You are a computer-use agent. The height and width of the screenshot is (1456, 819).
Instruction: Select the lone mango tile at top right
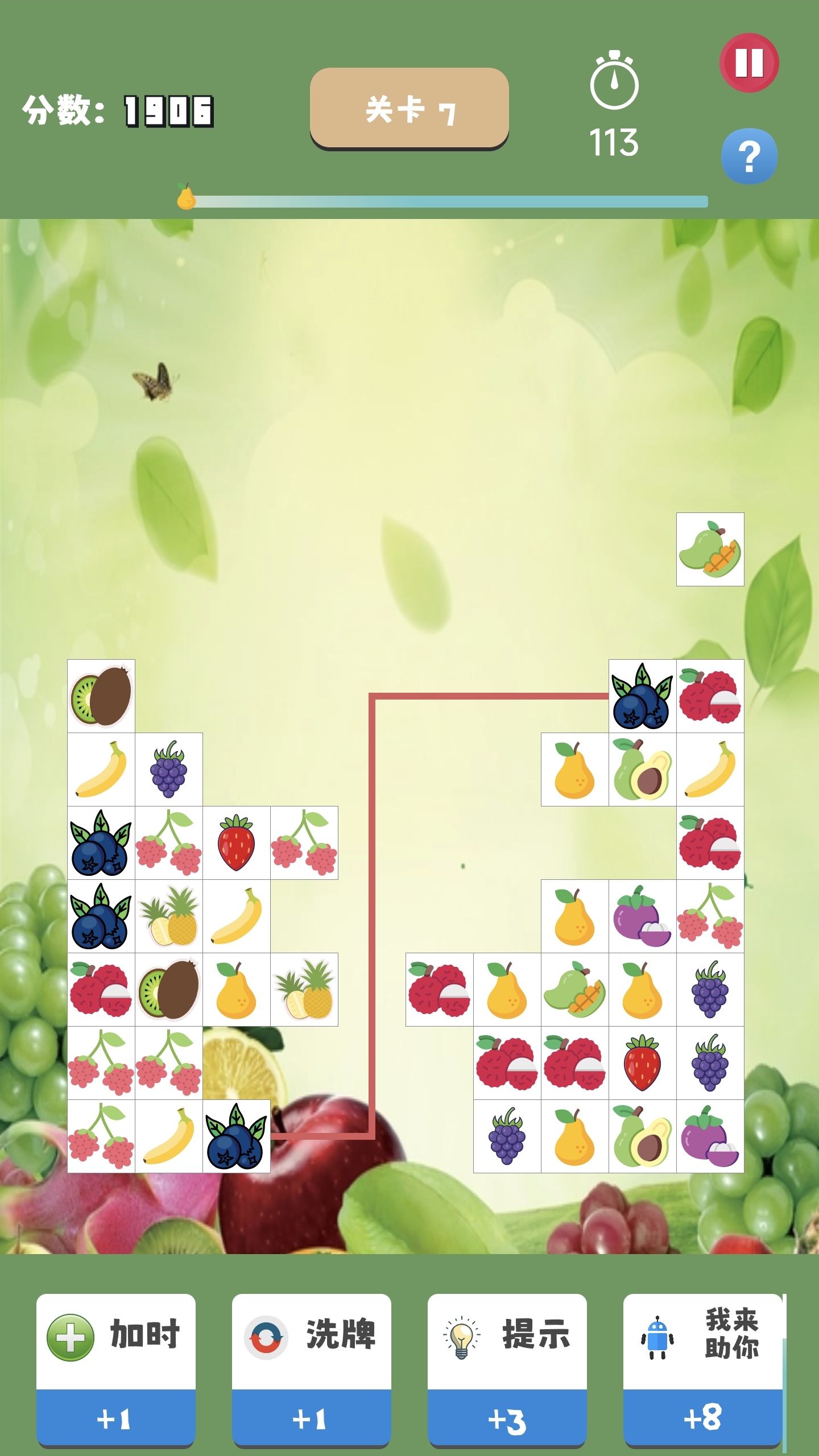click(x=710, y=550)
